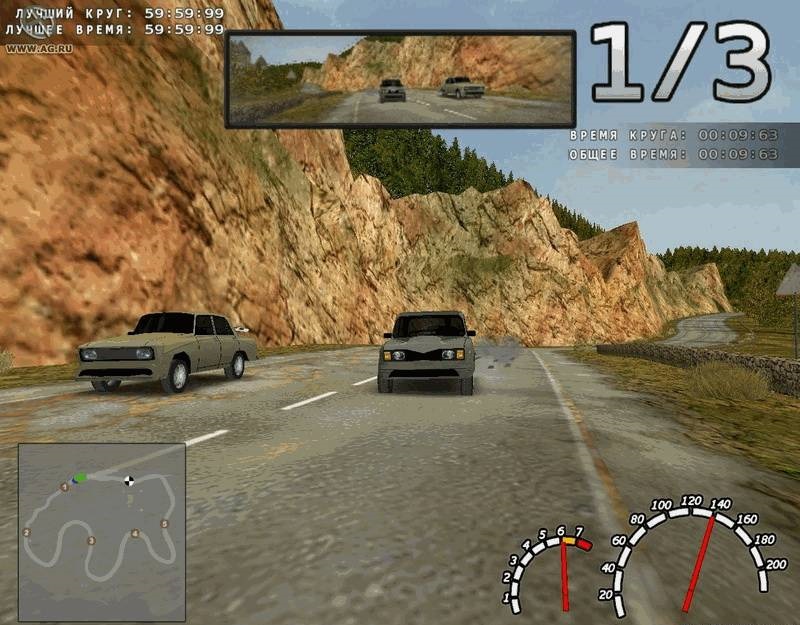The height and width of the screenshot is (625, 800).
Task: Select checkpoint 2 on the minimap
Action: pos(26,533)
